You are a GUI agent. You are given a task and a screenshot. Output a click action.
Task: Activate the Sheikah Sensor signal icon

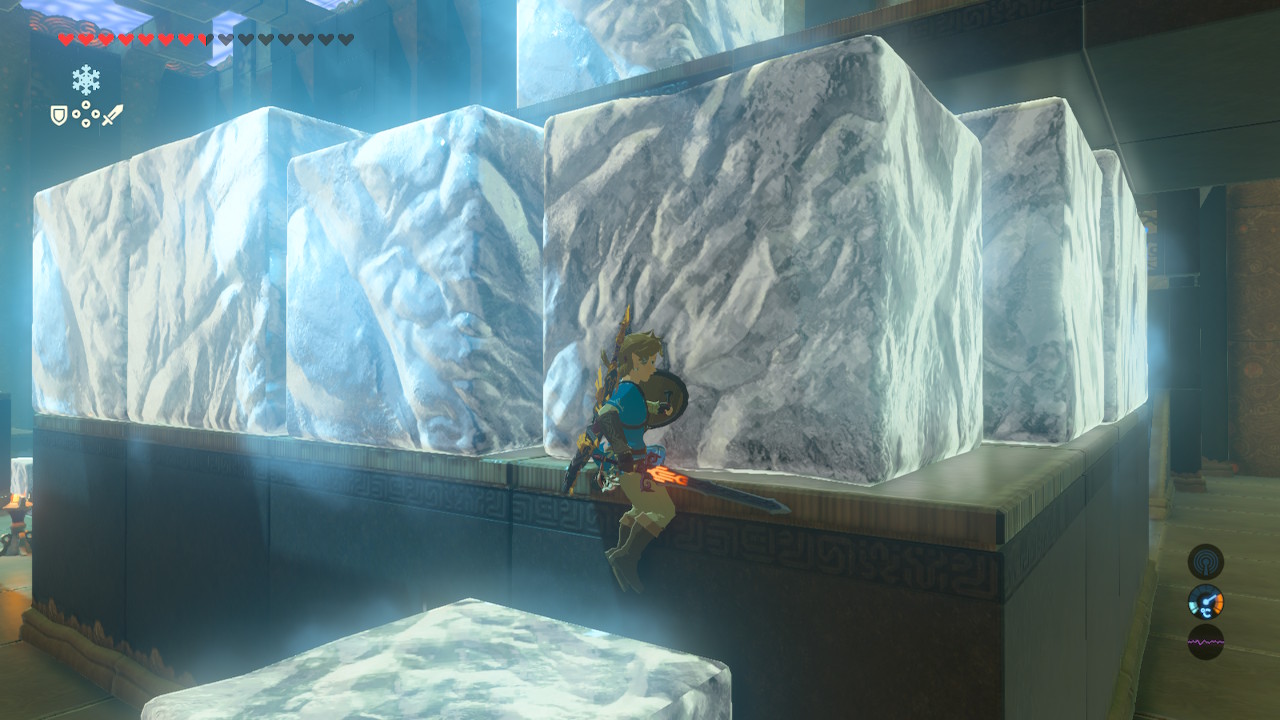1205,561
